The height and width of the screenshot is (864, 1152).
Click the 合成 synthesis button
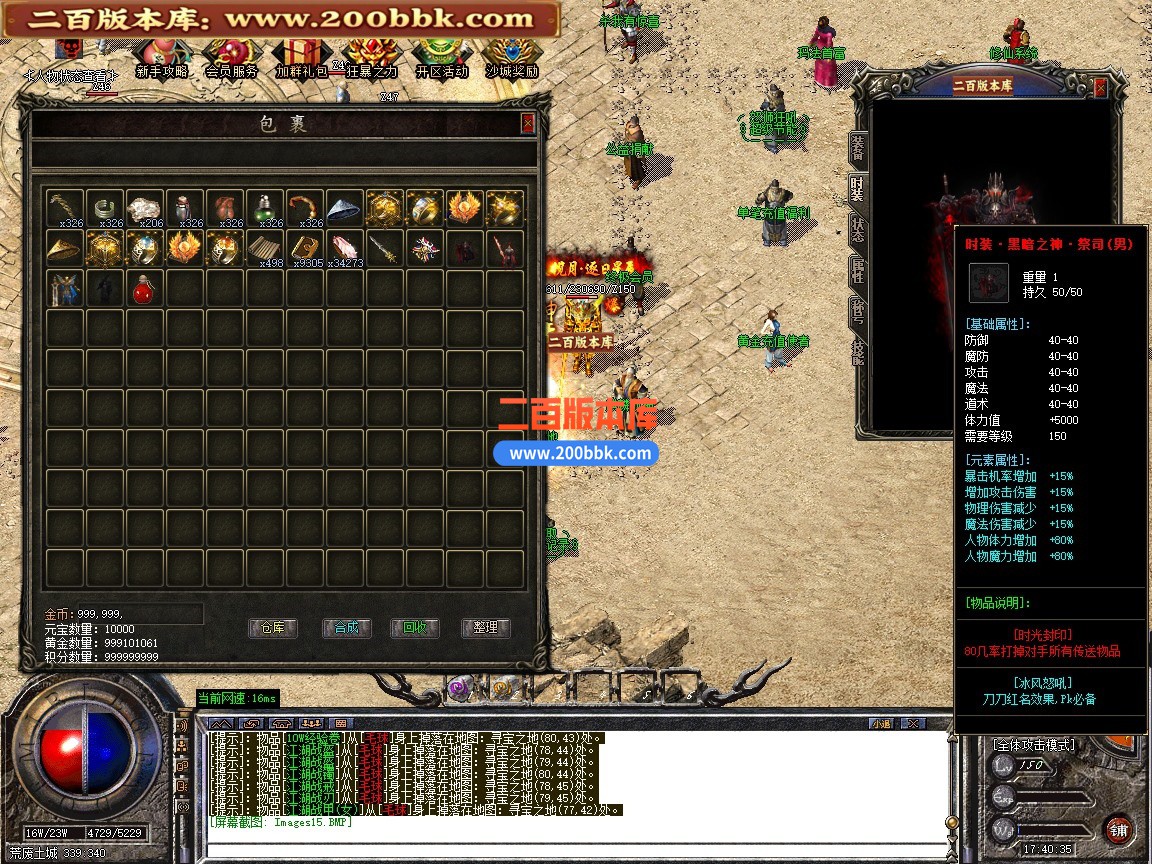pos(346,628)
